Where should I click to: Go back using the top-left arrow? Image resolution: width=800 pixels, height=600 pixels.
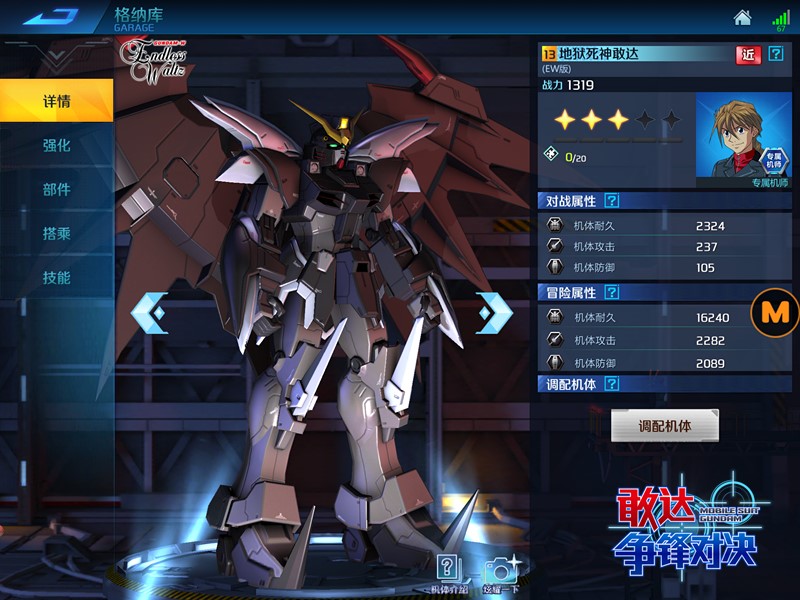click(50, 17)
